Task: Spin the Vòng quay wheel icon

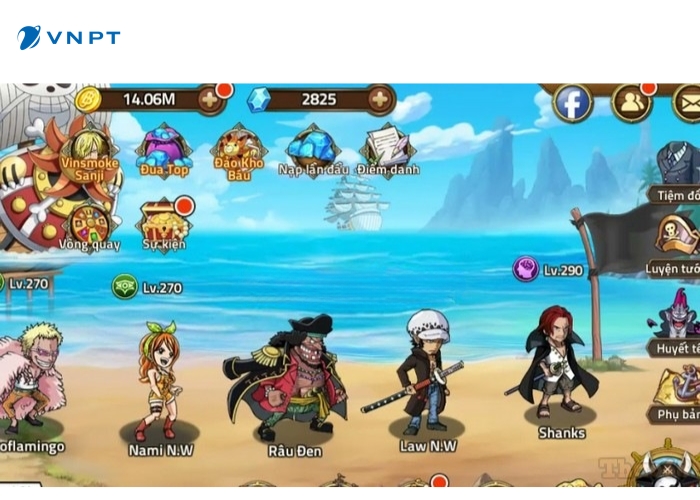Action: point(89,224)
